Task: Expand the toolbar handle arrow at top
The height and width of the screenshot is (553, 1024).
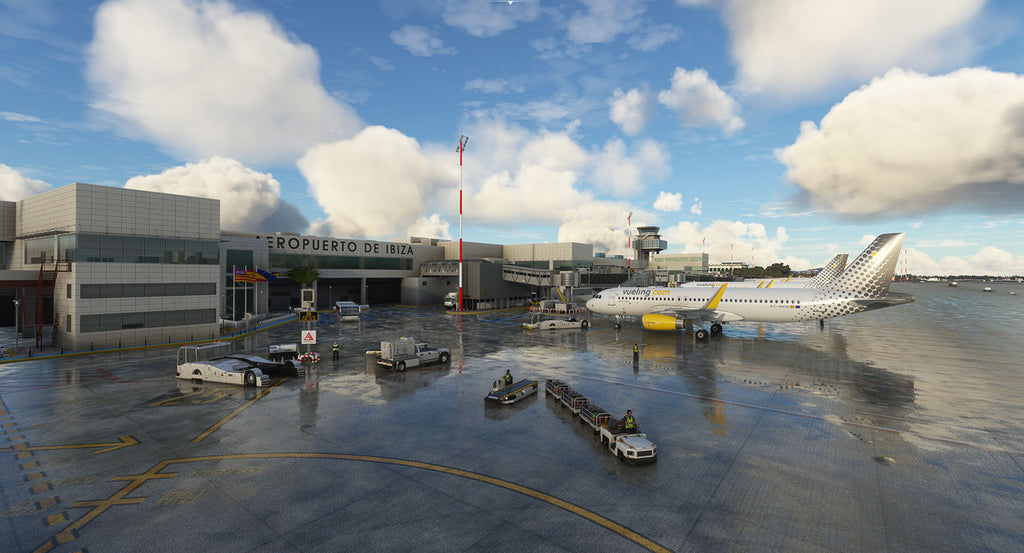Action: [x=511, y=3]
